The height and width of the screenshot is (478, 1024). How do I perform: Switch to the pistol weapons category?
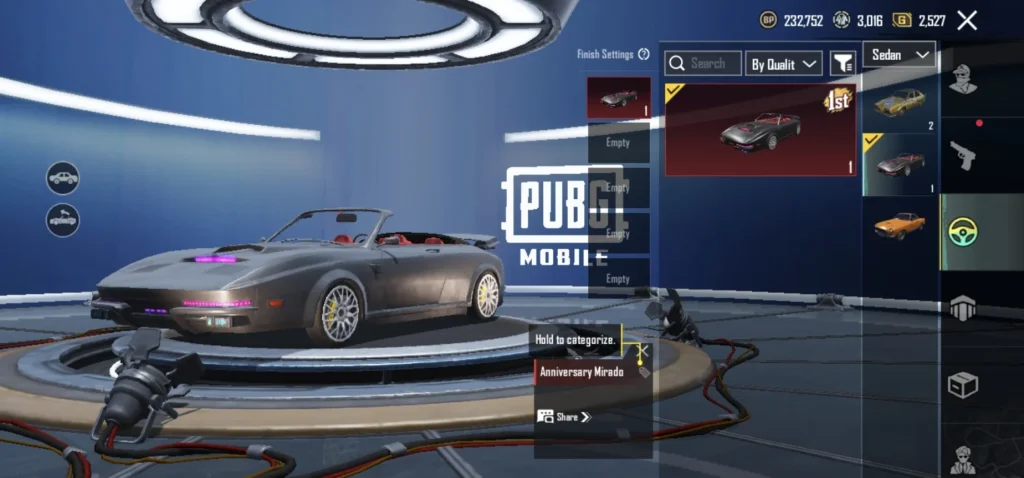962,155
